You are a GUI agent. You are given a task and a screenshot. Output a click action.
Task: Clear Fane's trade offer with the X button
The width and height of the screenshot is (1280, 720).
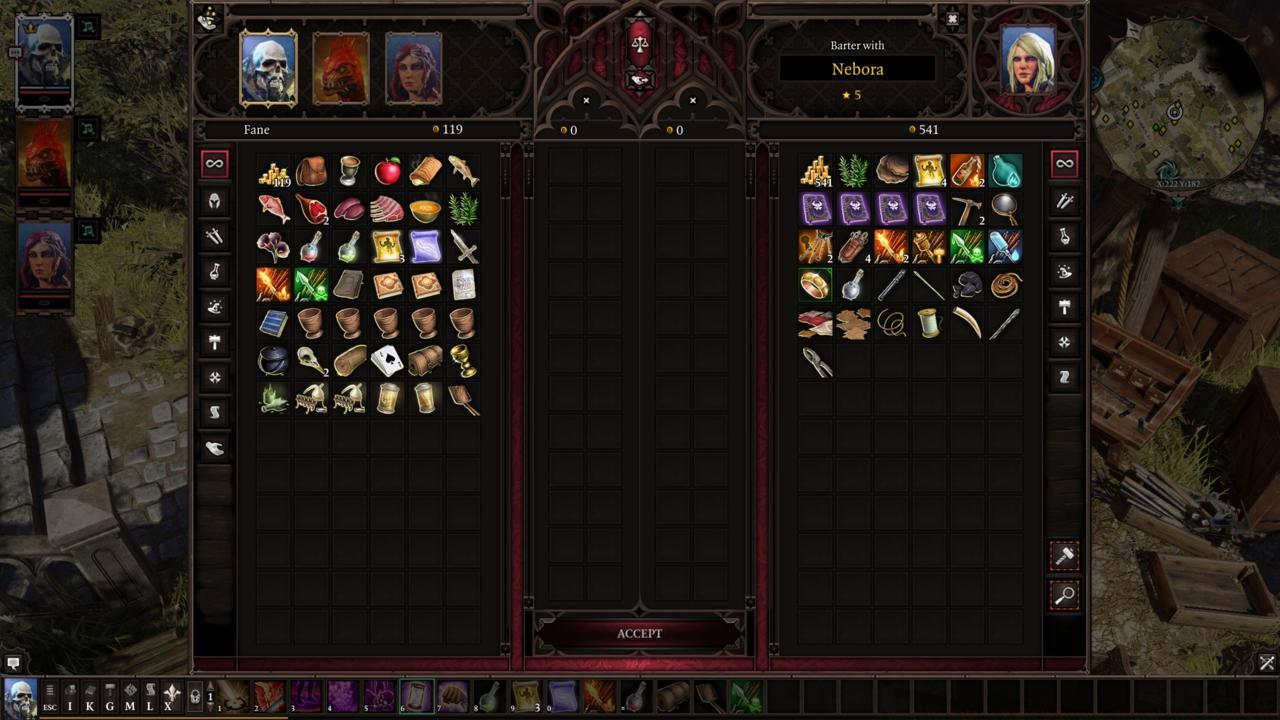tap(585, 101)
